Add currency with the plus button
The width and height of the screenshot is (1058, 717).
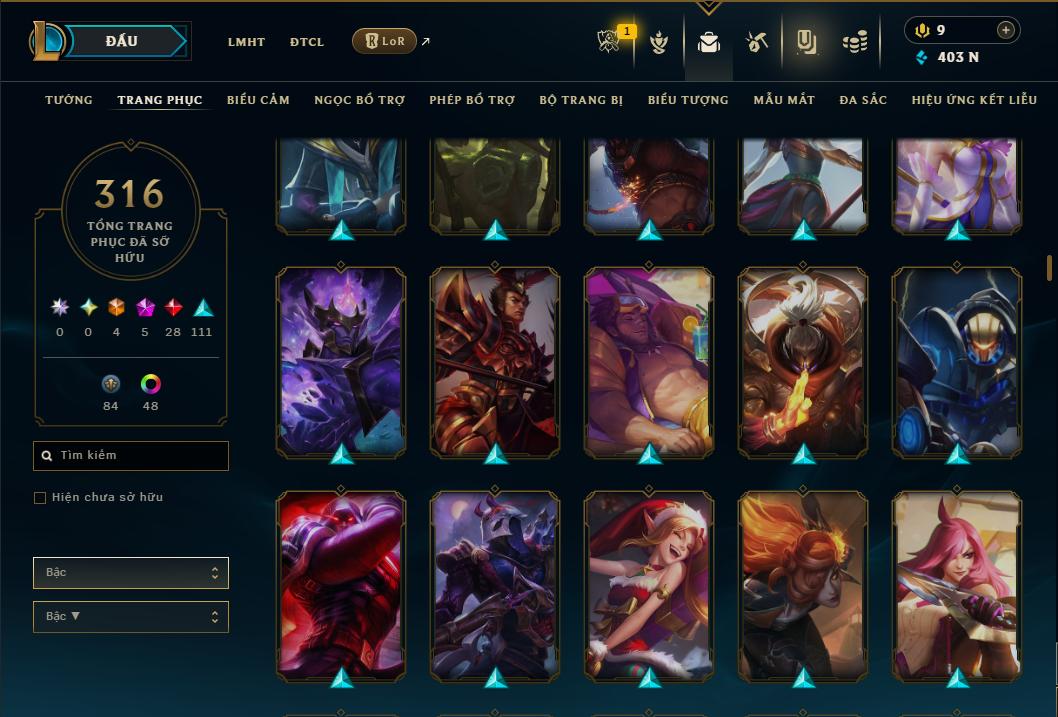tap(1005, 30)
